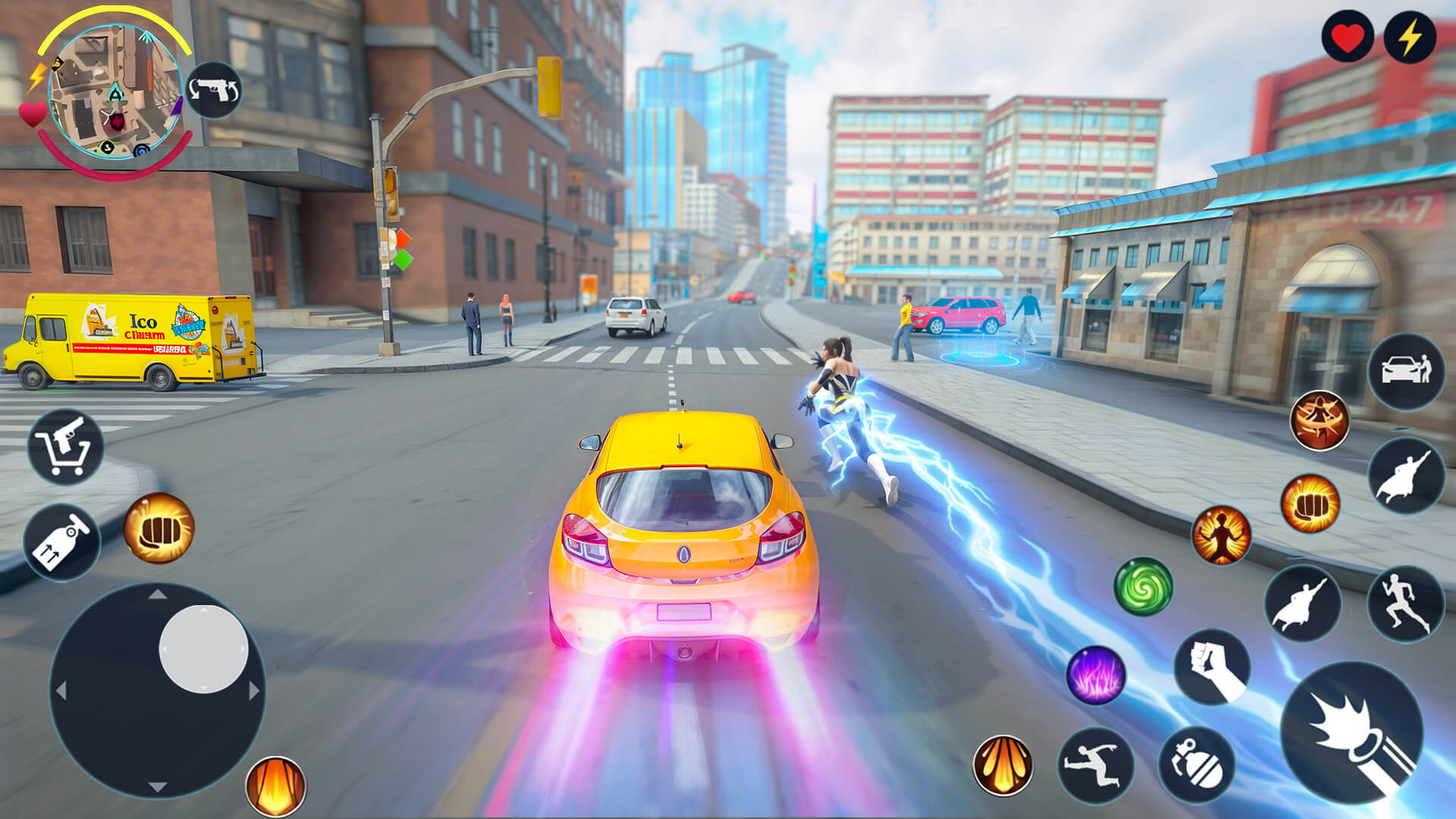Tap the black circular heart button

[x=1347, y=37]
